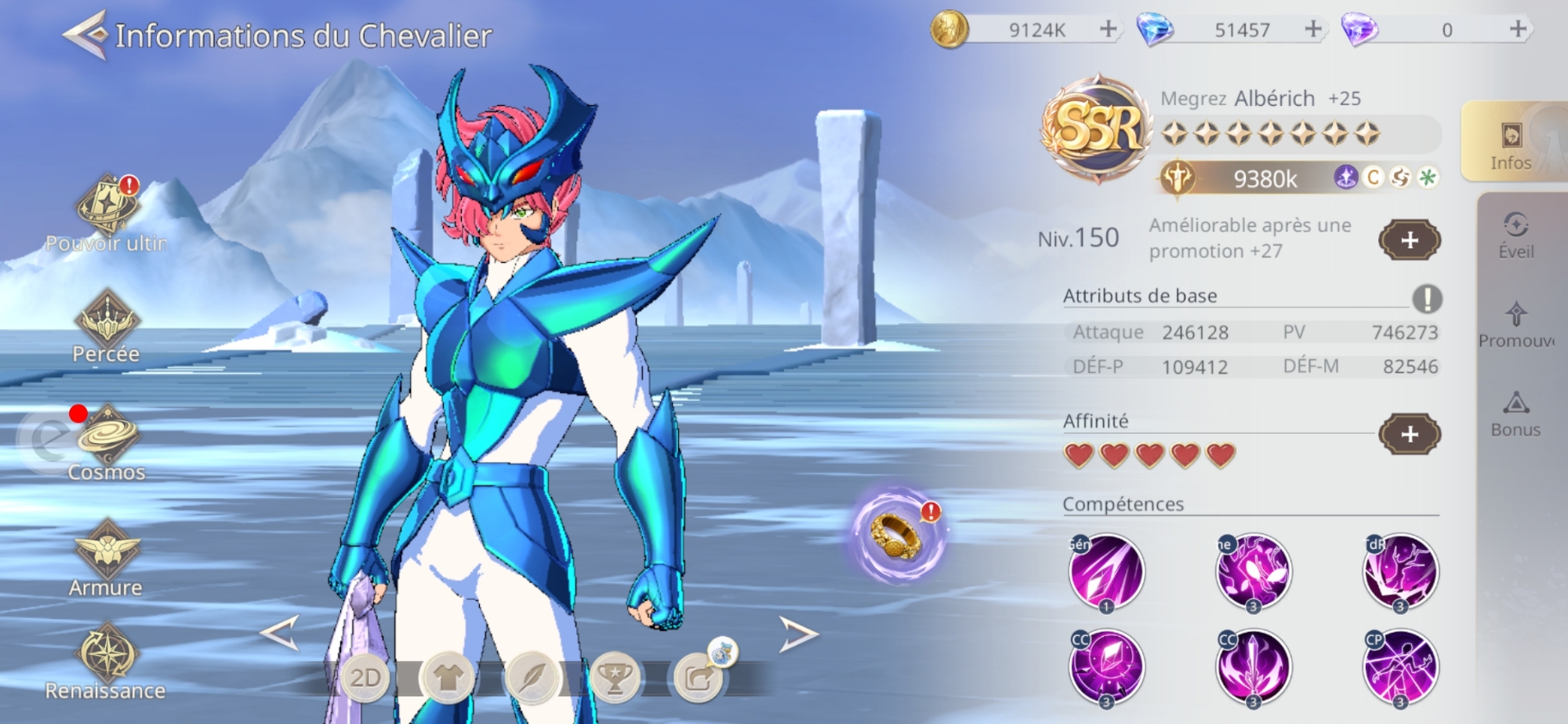Viewport: 1568px width, 724px height.
Task: Share the knight via share icon
Action: click(x=698, y=678)
